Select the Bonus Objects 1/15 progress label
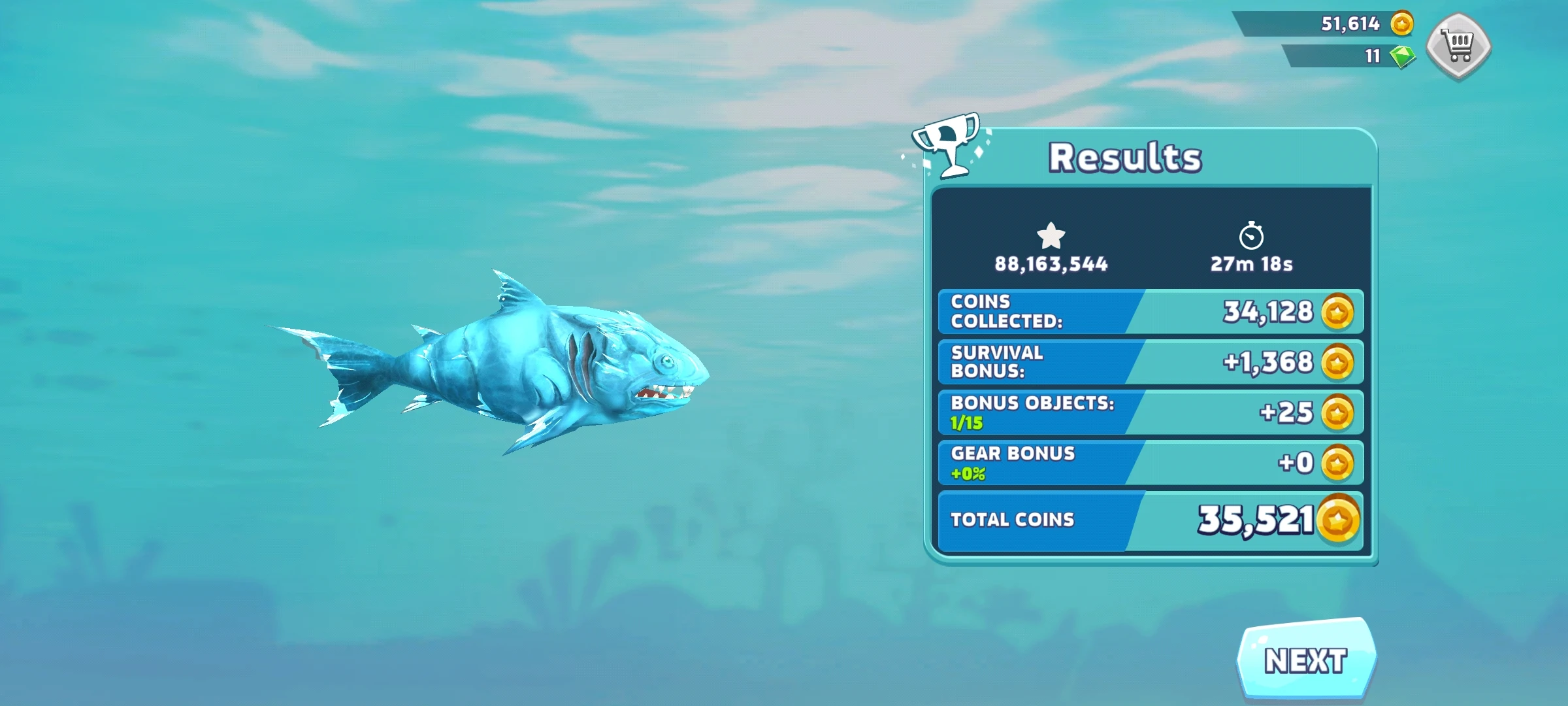1568x706 pixels. pos(965,424)
